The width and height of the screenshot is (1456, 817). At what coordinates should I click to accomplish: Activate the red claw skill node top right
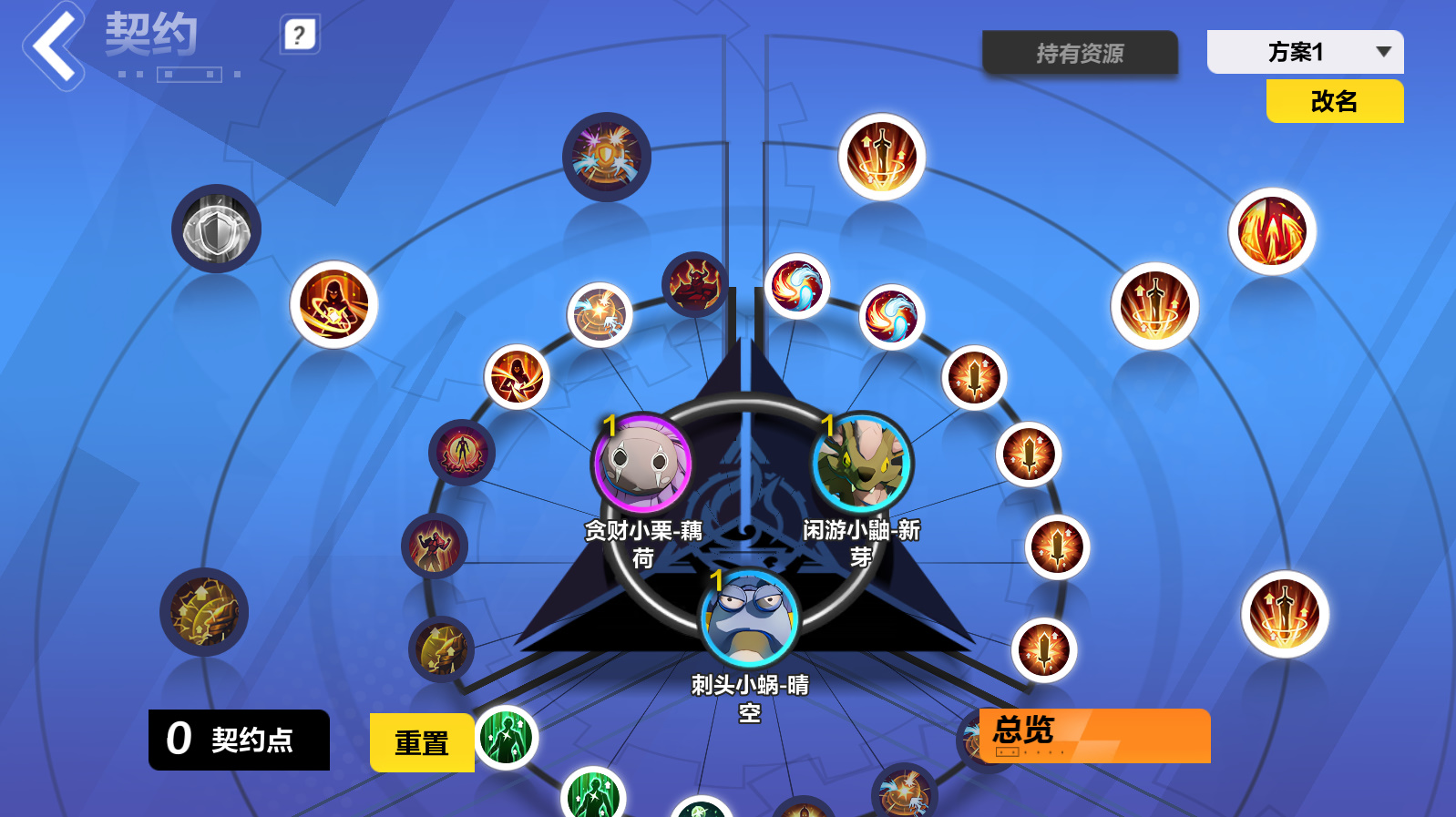1270,230
